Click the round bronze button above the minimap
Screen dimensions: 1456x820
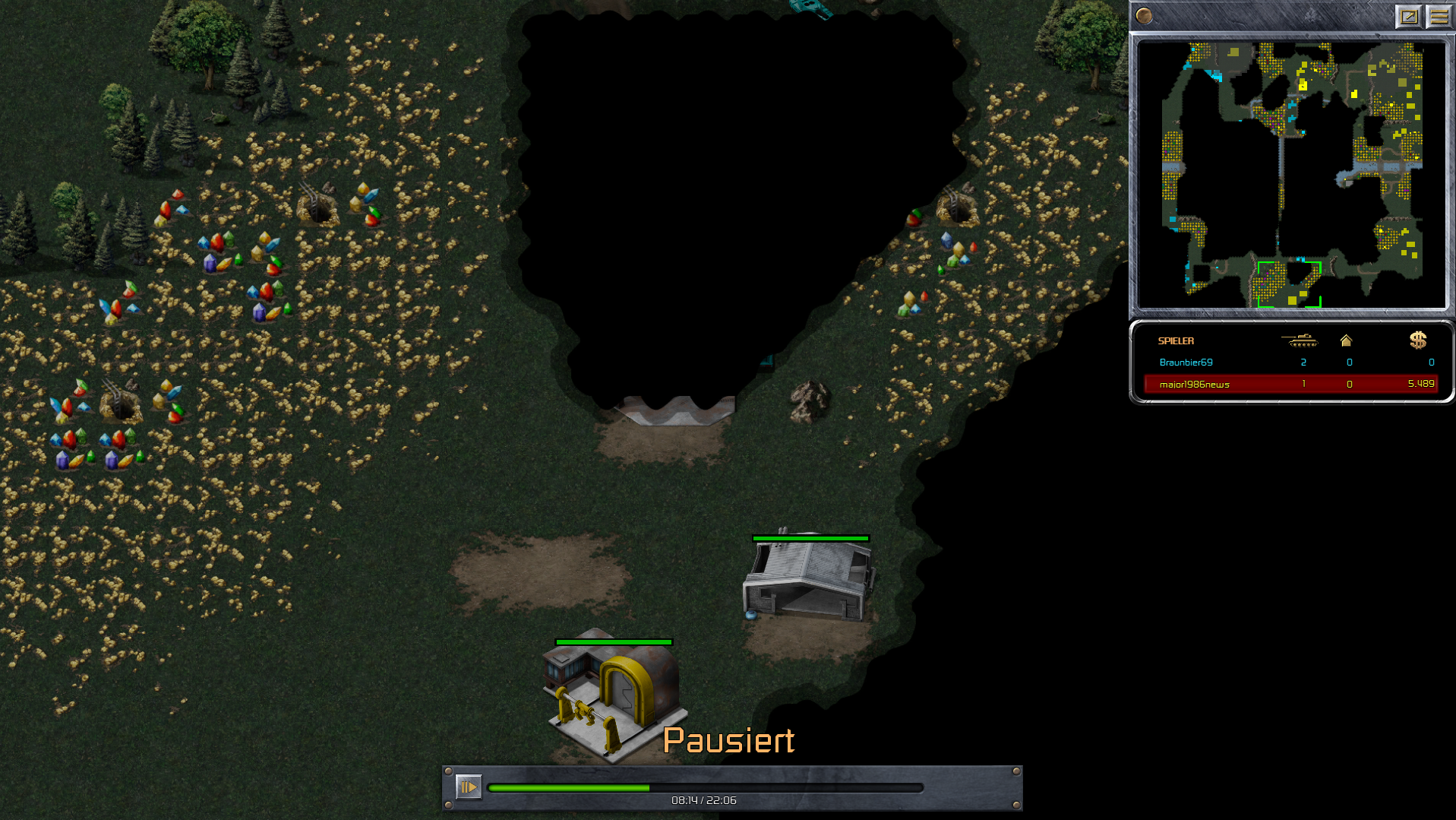1144,16
